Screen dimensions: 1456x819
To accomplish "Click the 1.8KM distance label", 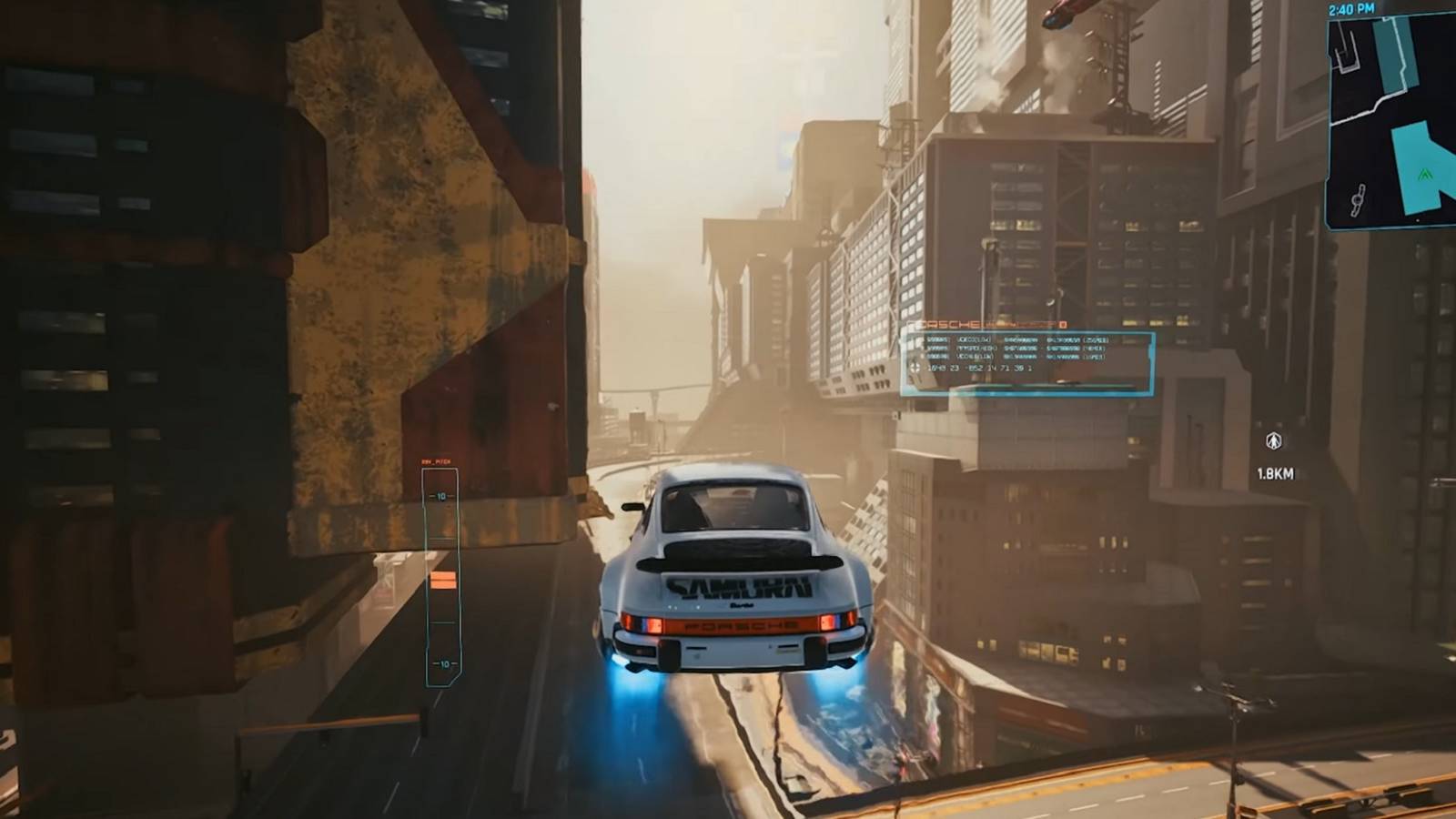I will [x=1275, y=473].
